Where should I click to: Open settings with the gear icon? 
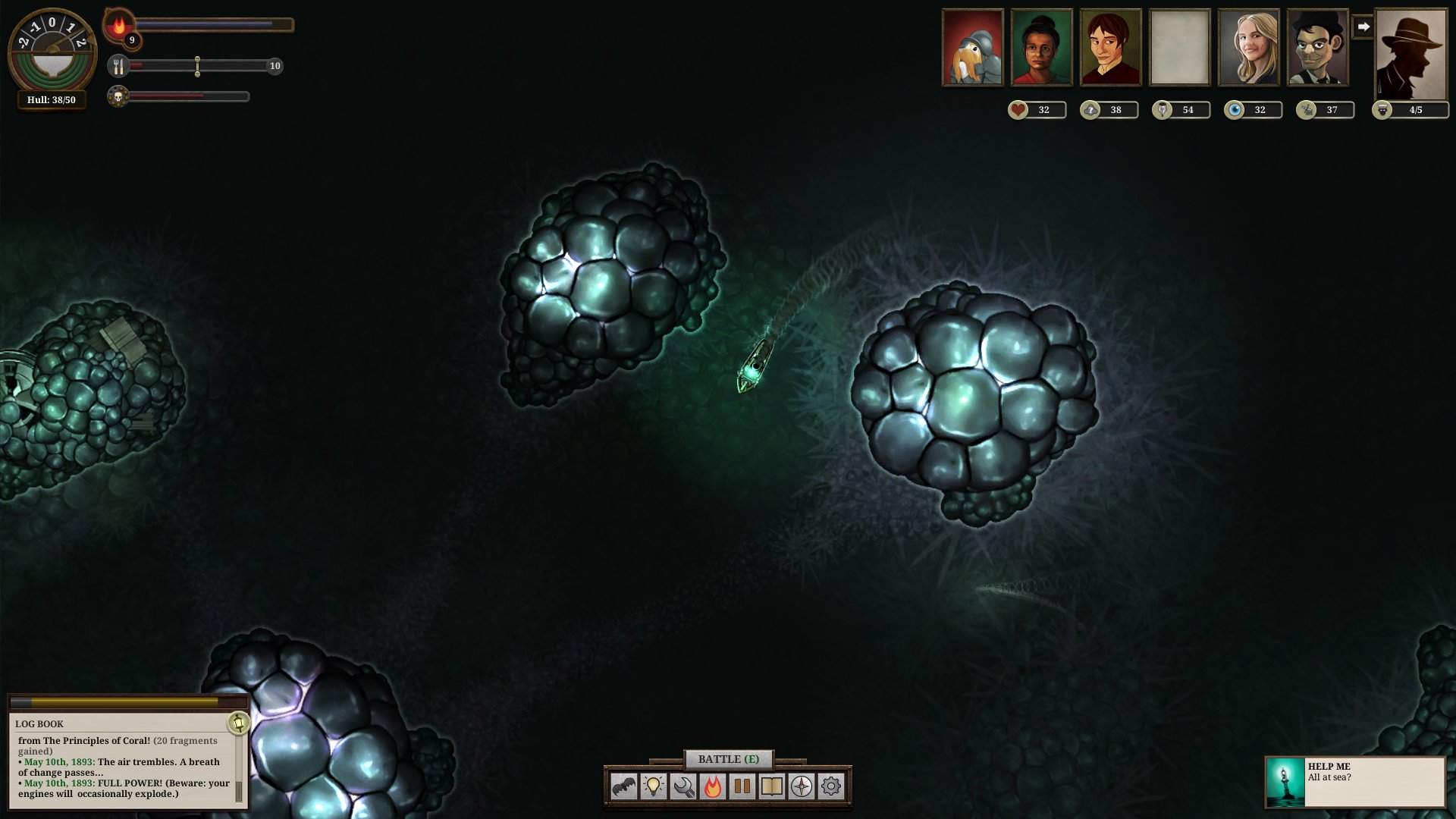click(x=831, y=787)
